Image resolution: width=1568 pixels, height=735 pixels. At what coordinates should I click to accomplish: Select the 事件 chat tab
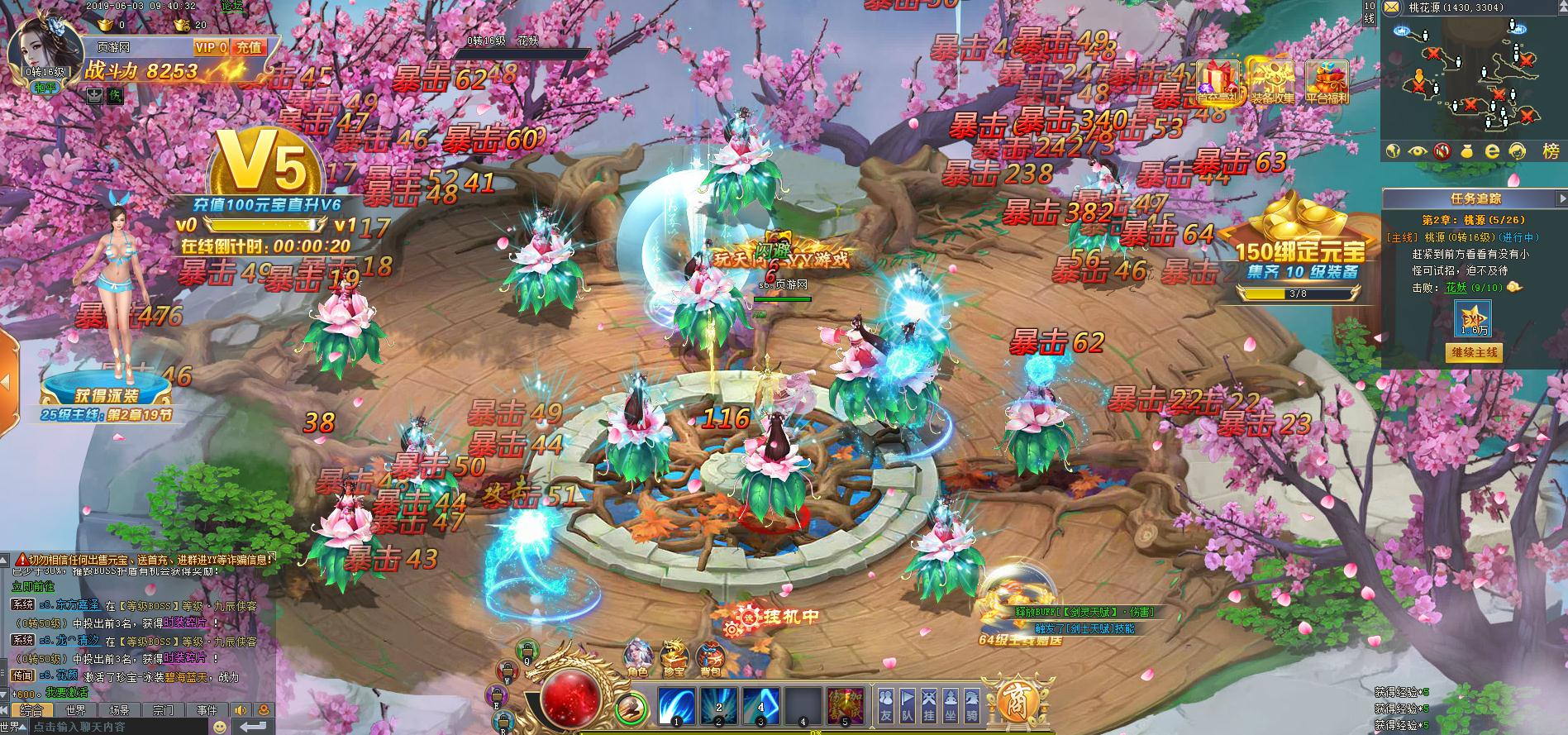(x=207, y=710)
